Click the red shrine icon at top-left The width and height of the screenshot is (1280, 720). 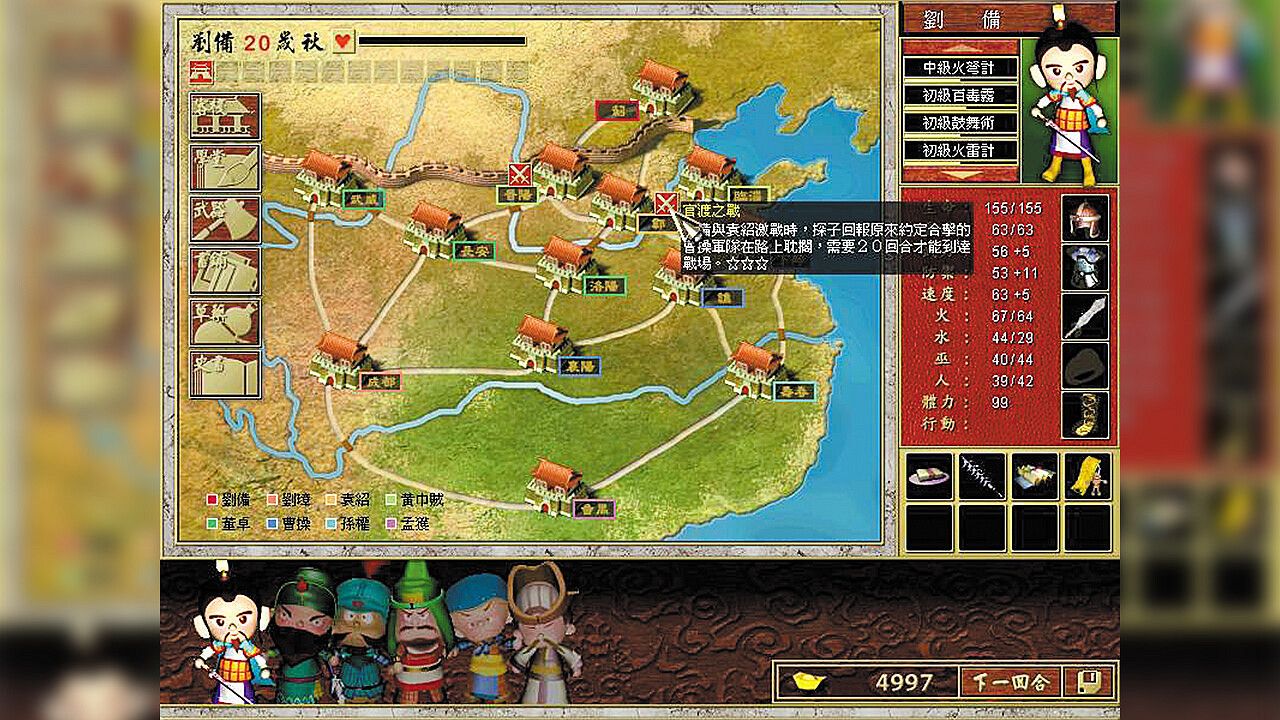[202, 73]
